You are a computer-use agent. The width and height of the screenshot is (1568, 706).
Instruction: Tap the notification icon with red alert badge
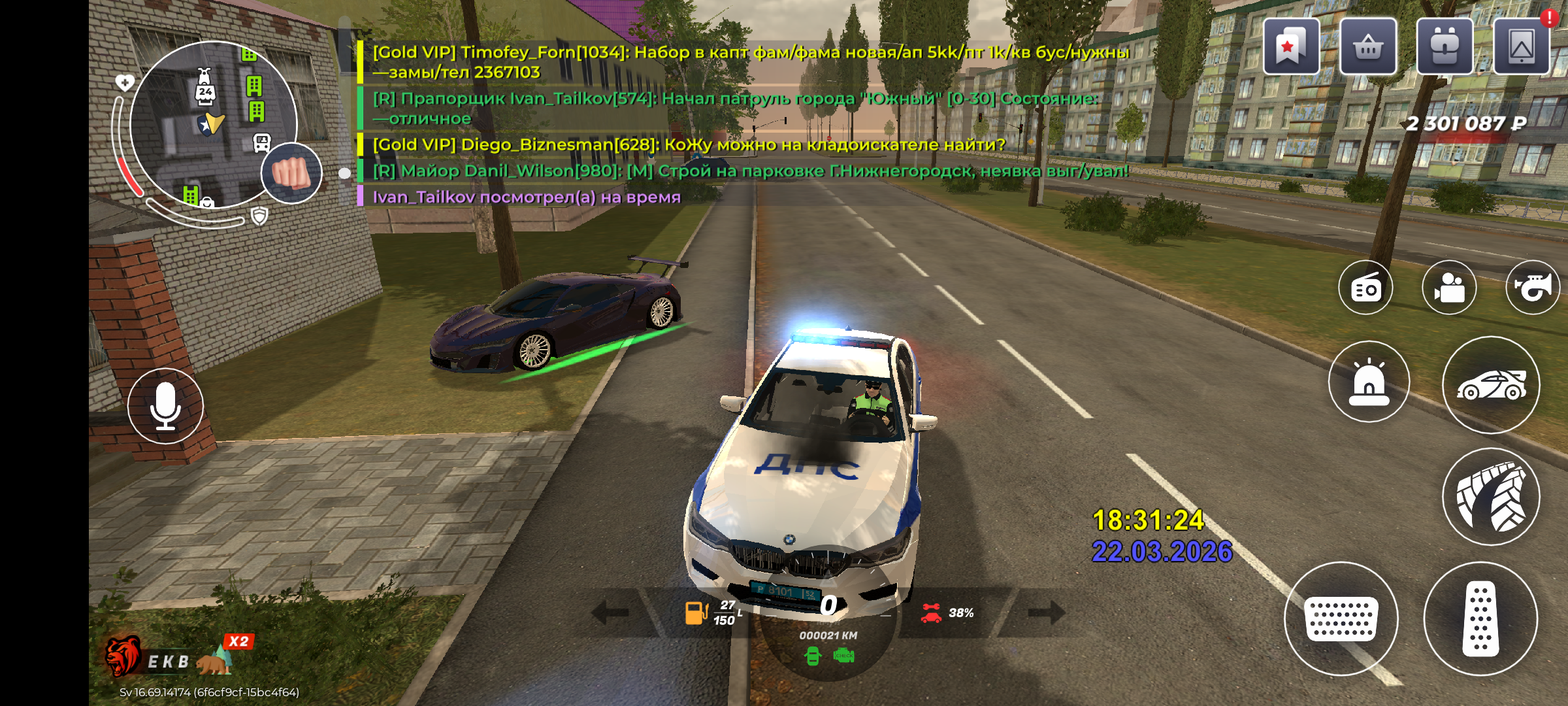1521,46
